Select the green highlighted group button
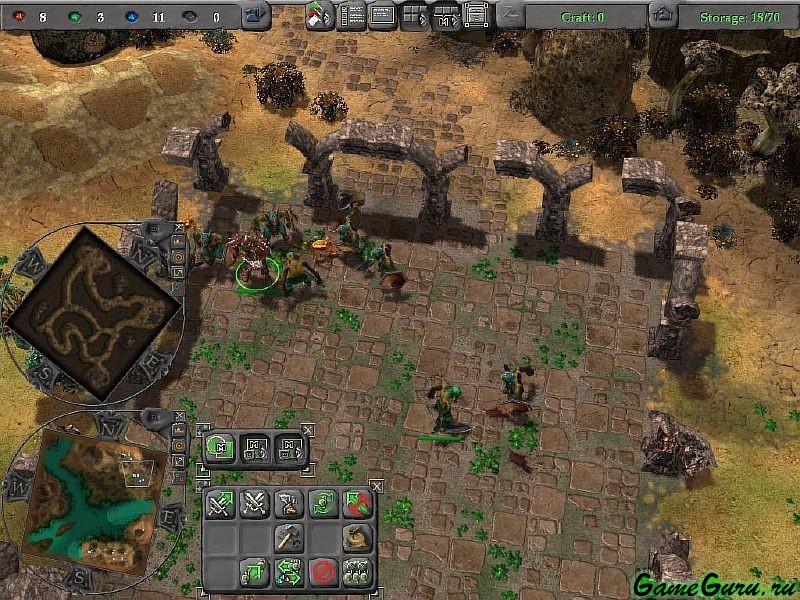The height and width of the screenshot is (600, 800). point(219,448)
